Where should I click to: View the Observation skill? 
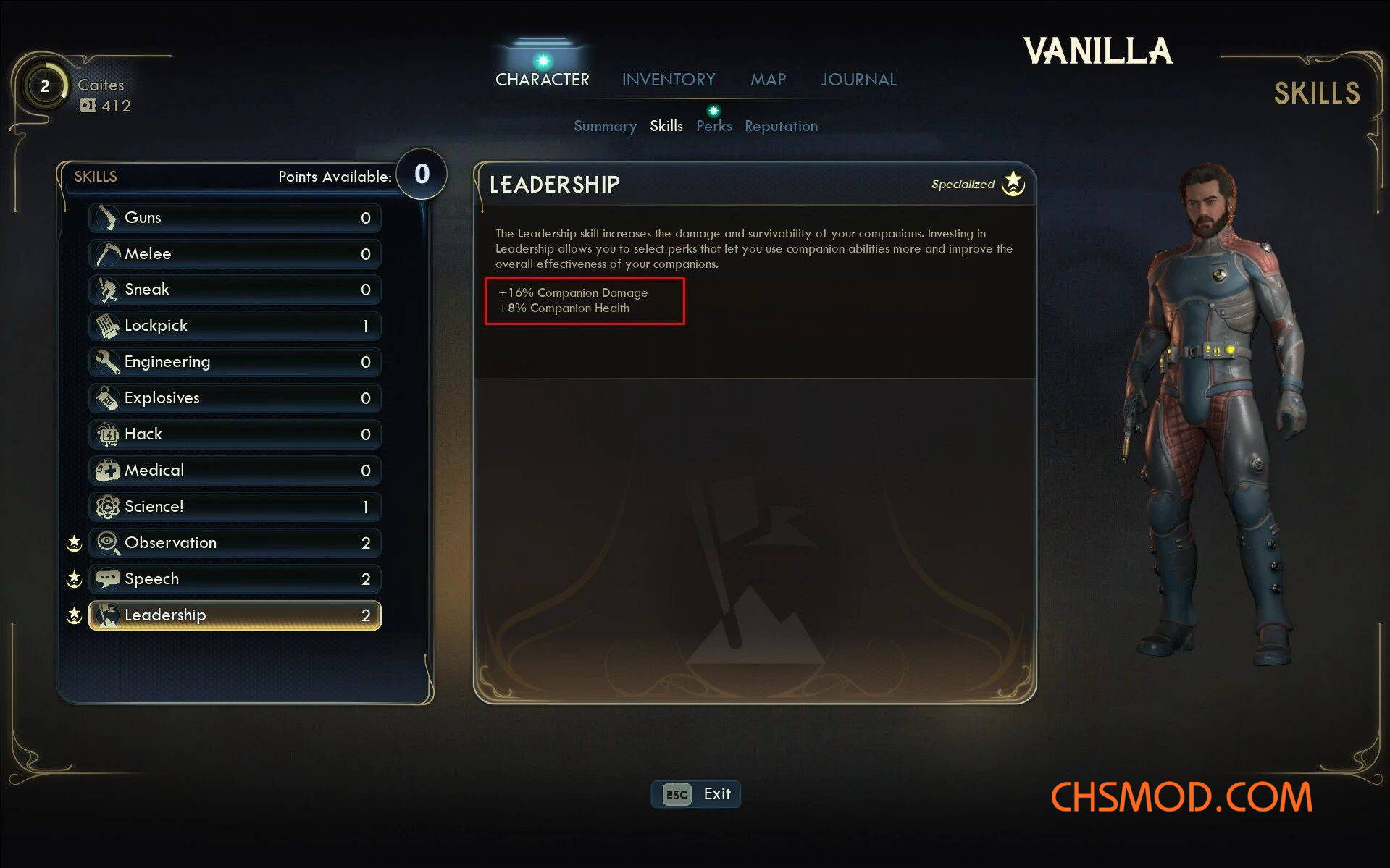point(235,543)
